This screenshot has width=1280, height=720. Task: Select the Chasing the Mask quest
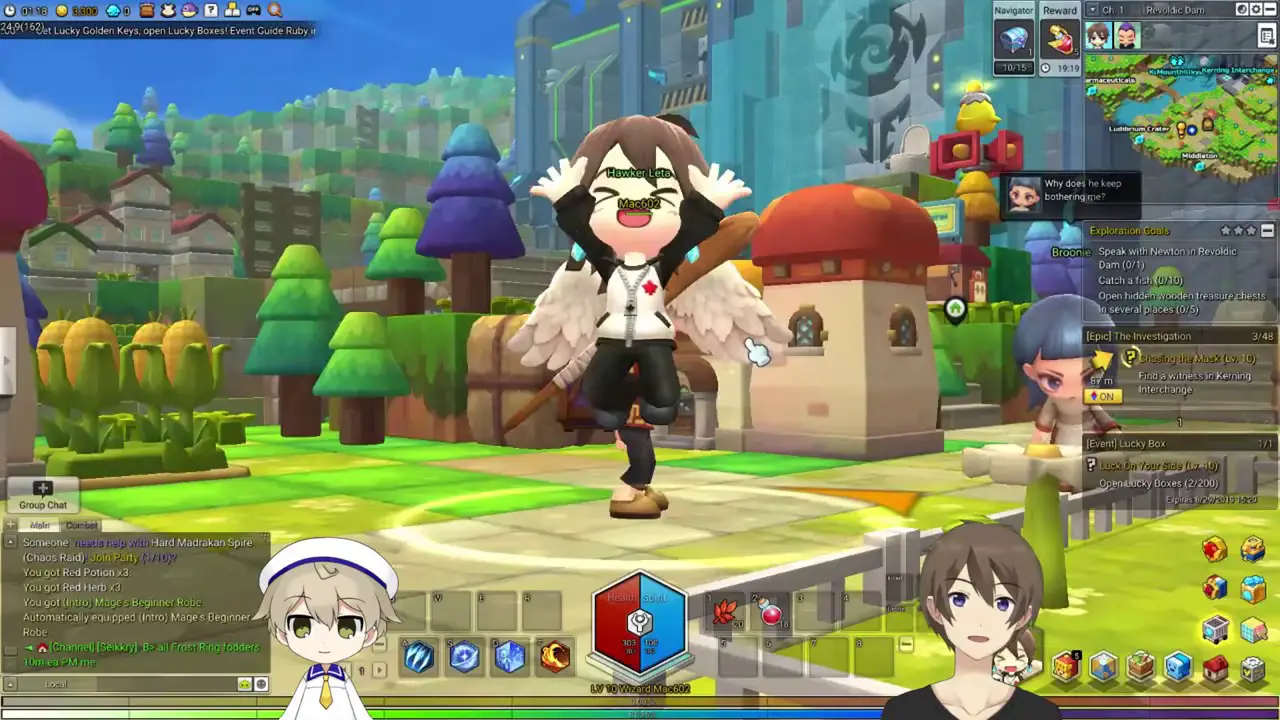(x=1196, y=358)
